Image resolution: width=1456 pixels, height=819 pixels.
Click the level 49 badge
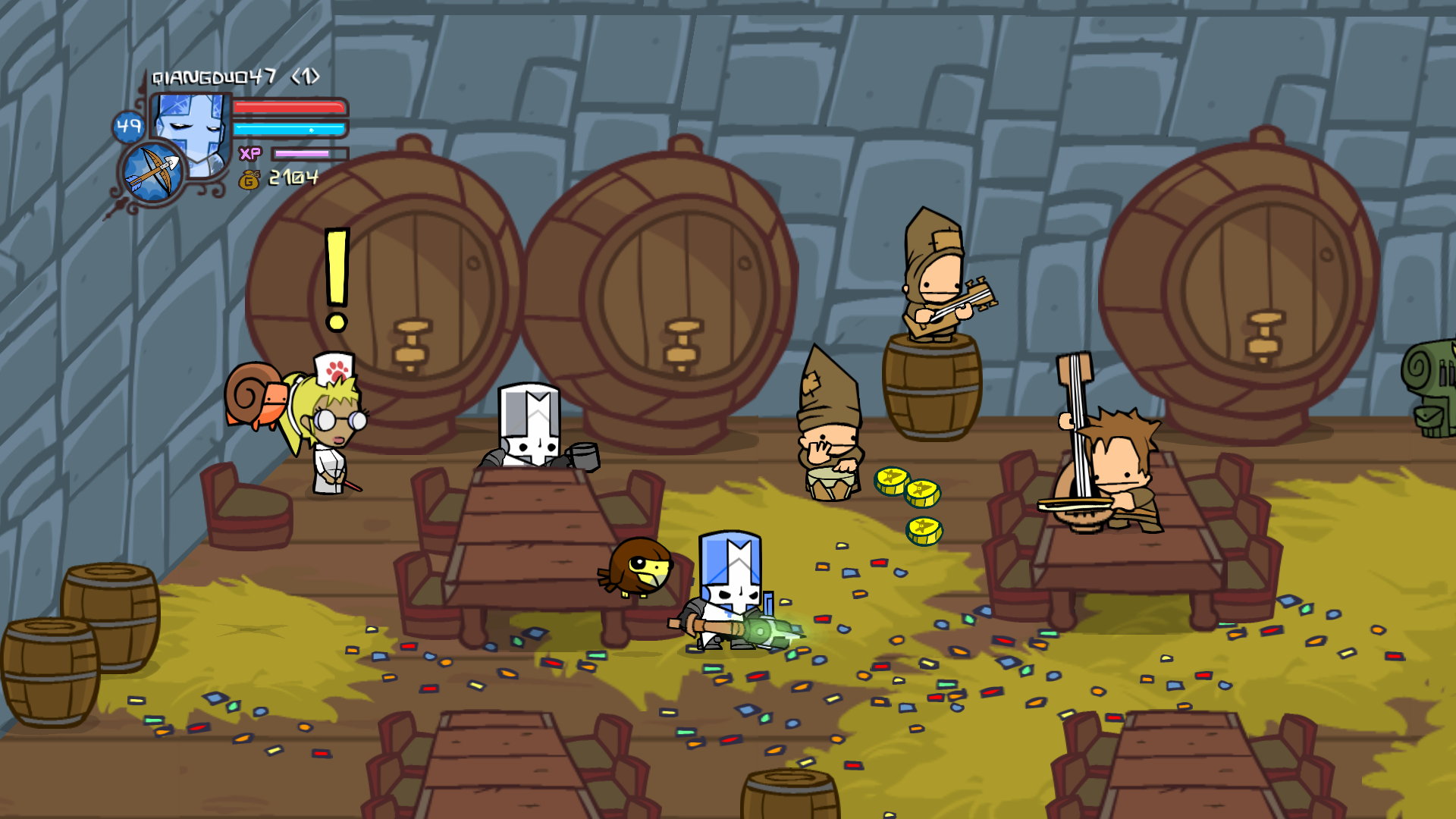pyautogui.click(x=128, y=127)
